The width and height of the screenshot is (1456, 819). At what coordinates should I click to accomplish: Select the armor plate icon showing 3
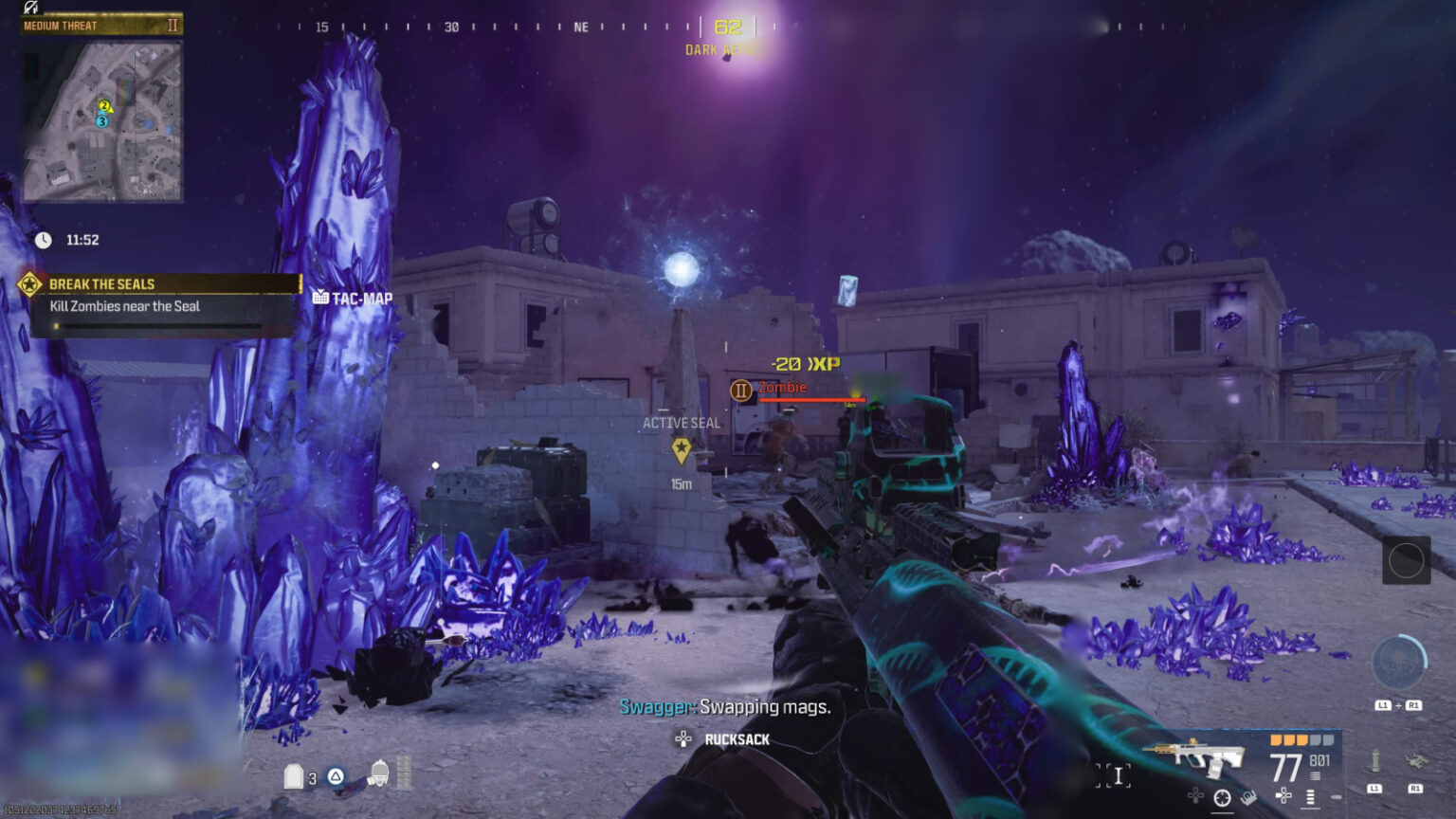[x=296, y=775]
